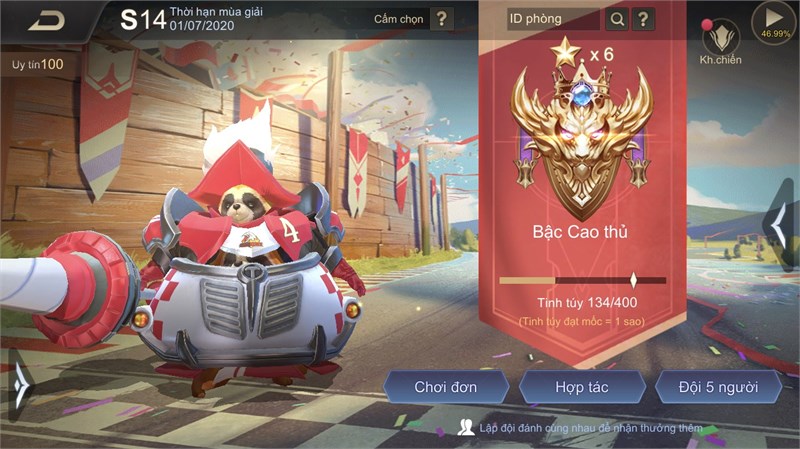Viewport: 800px width, 449px height.
Task: Expand the right side panel arrow
Action: tap(779, 226)
